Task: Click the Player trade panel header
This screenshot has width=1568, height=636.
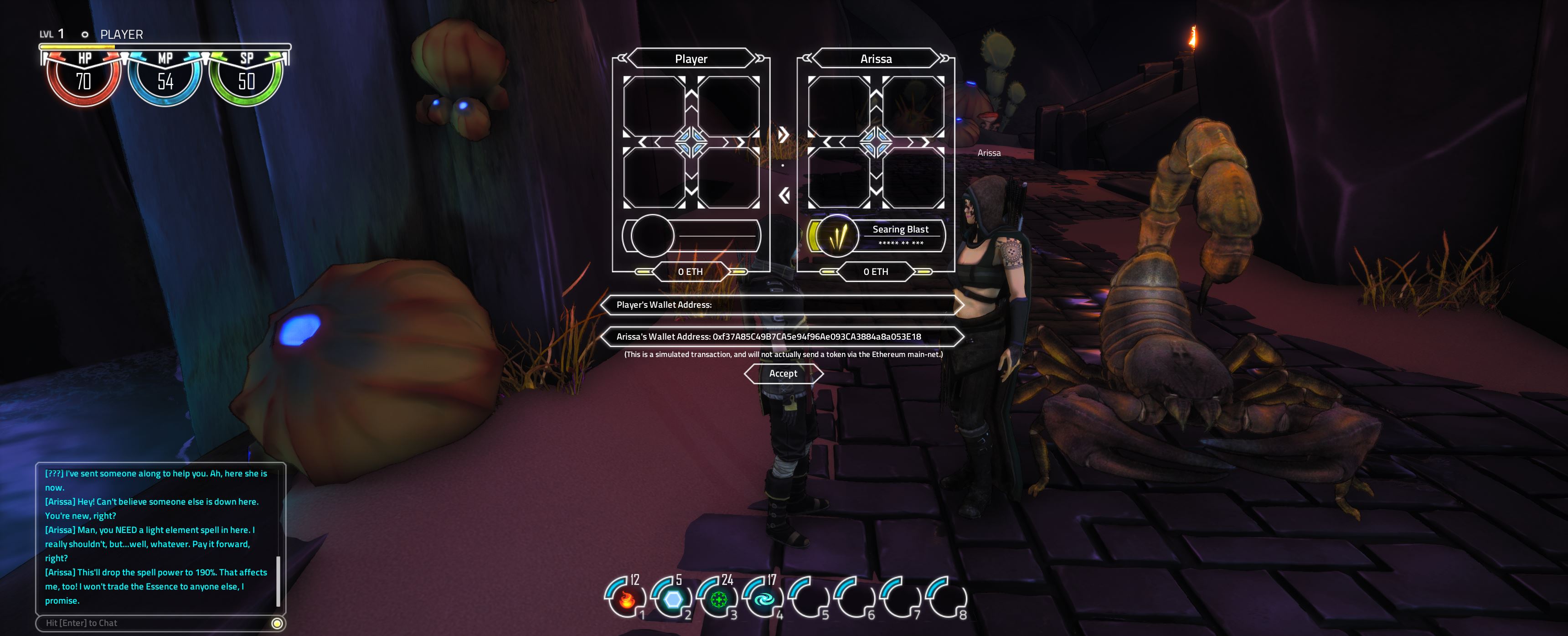Action: point(691,59)
